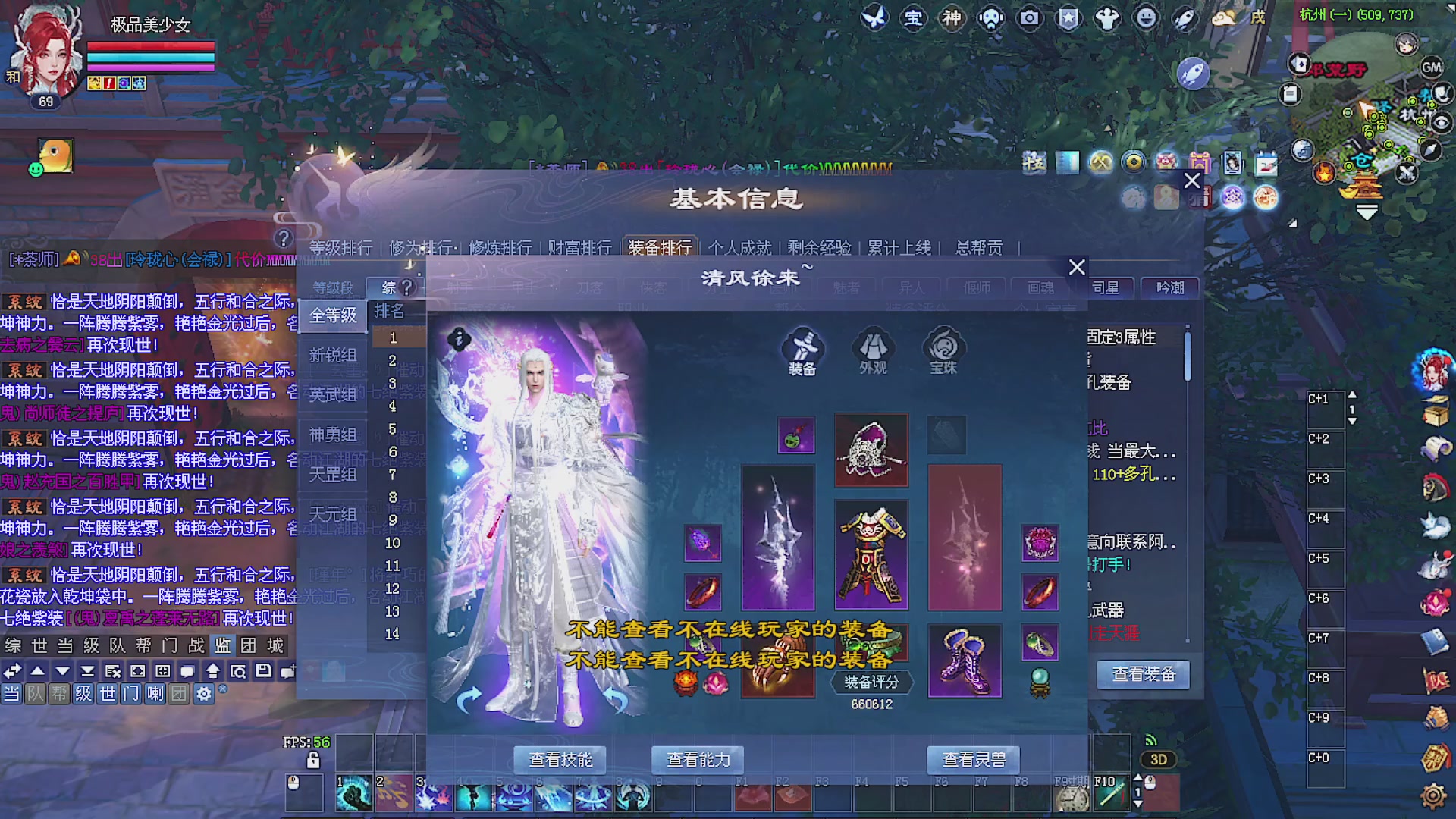Screen dimensions: 1456x819
Task: Switch to the 外观 (Appearance) icon
Action: tap(873, 349)
